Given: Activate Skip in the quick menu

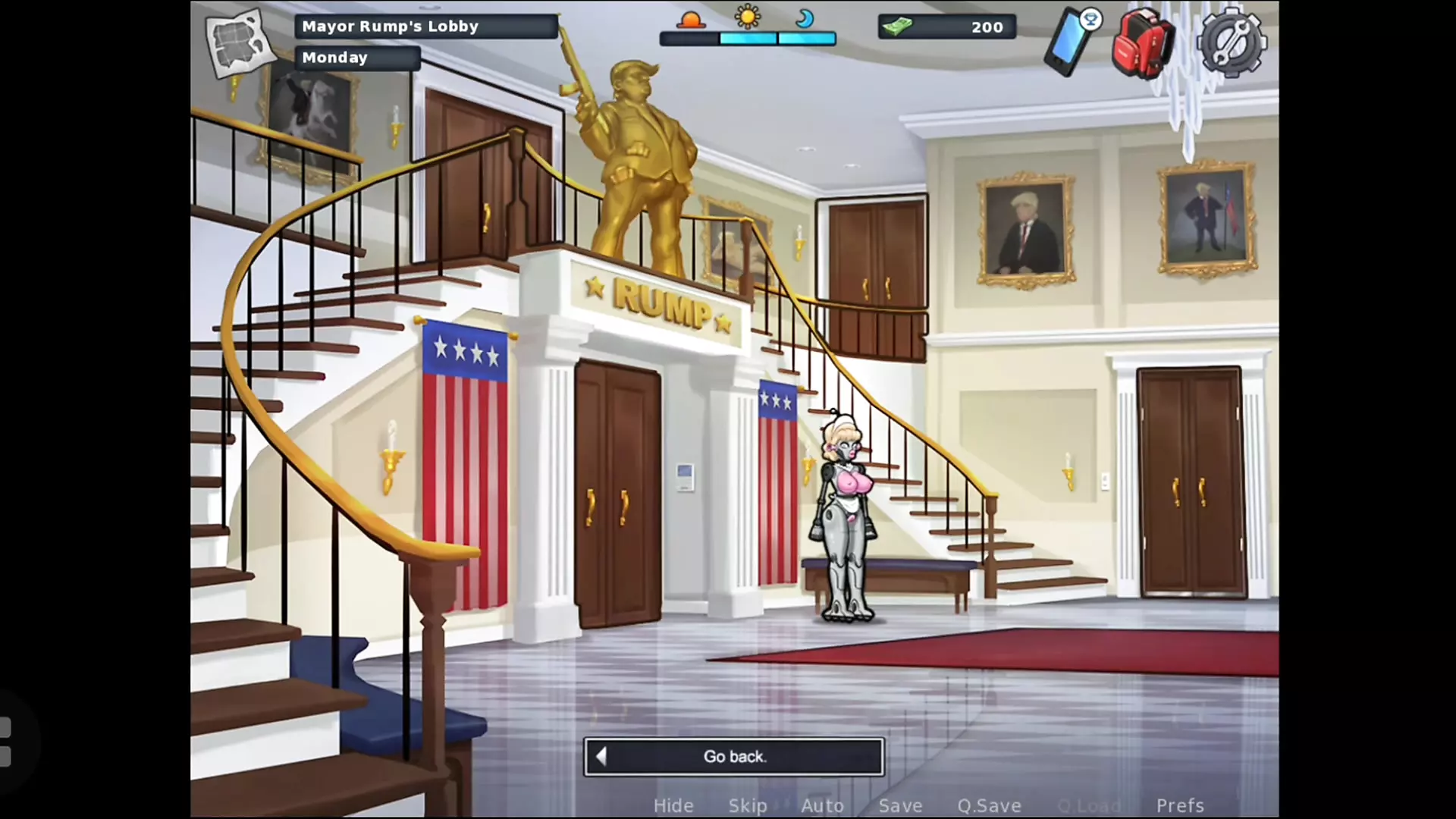Looking at the screenshot, I should click(x=748, y=805).
